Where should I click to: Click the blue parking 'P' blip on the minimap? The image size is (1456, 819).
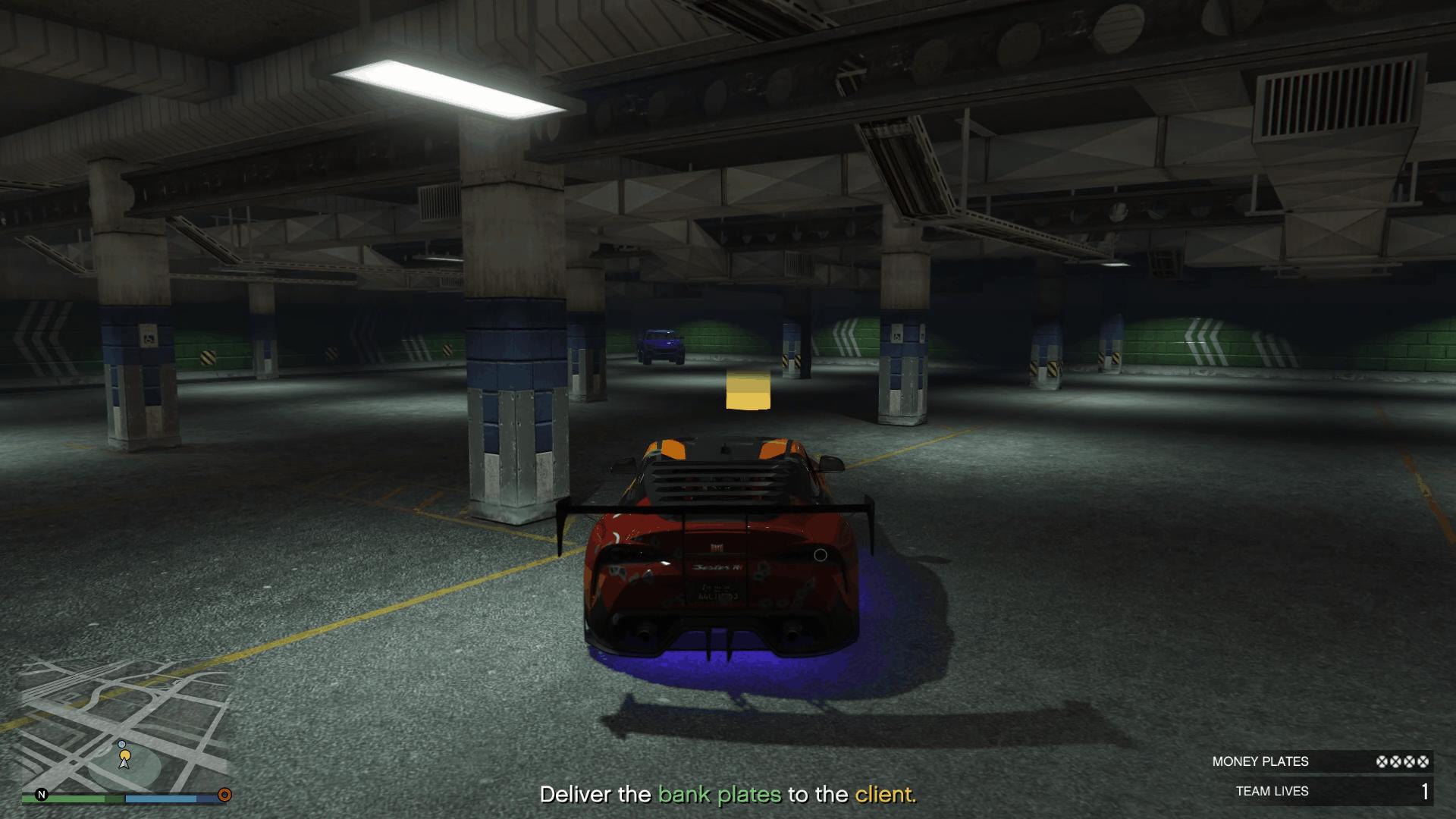coord(122,744)
